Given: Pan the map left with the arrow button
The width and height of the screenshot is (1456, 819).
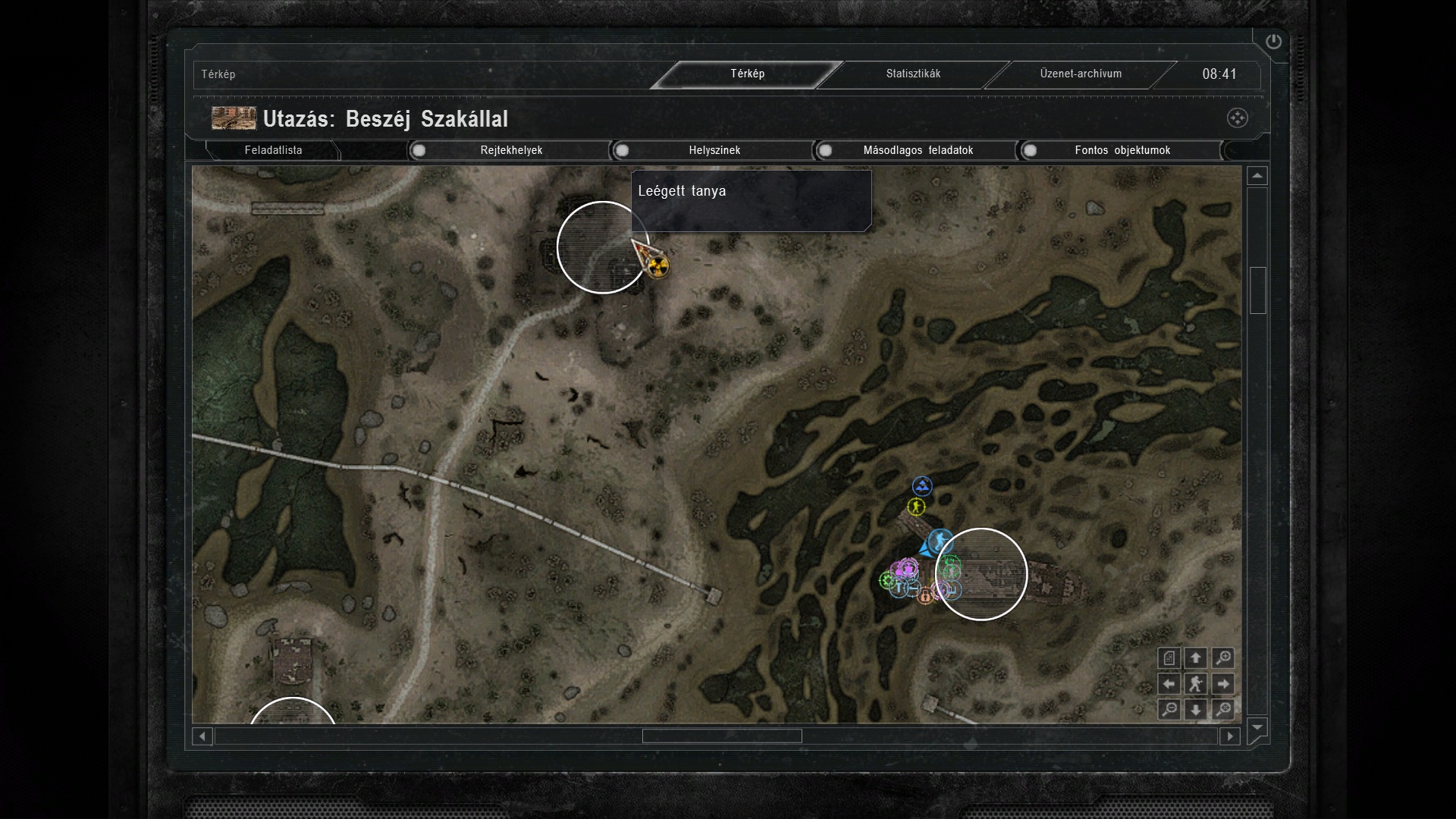Looking at the screenshot, I should 1169,684.
